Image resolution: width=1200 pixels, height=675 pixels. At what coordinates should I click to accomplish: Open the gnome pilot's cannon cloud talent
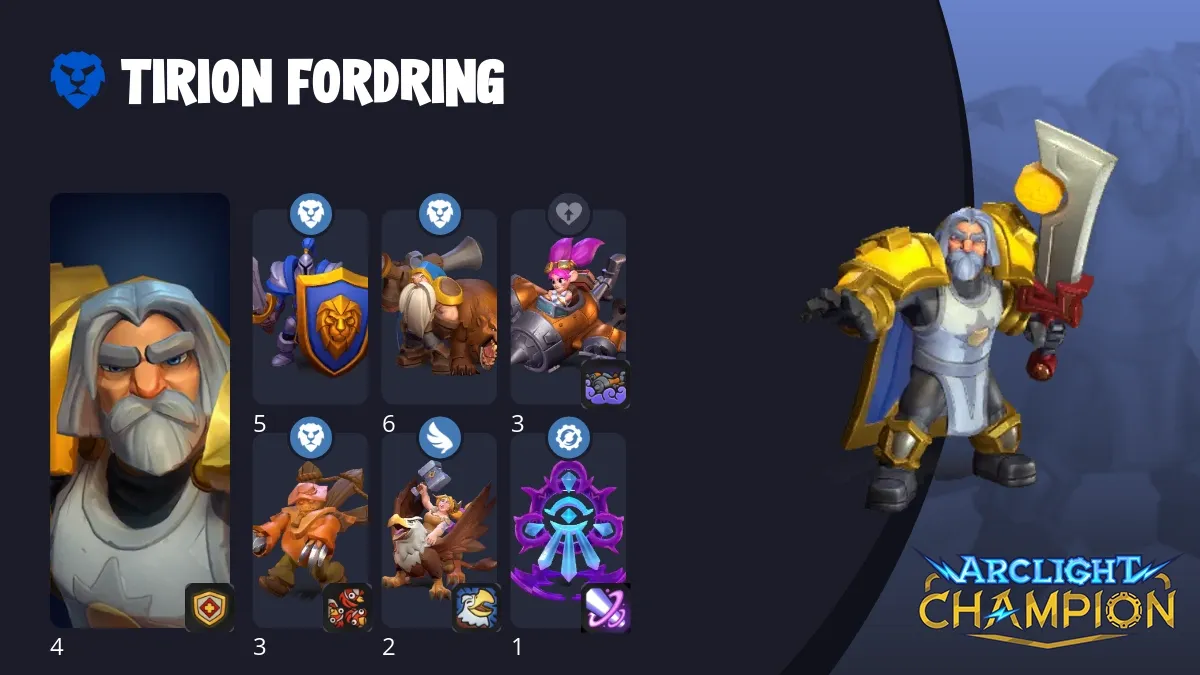click(x=606, y=384)
